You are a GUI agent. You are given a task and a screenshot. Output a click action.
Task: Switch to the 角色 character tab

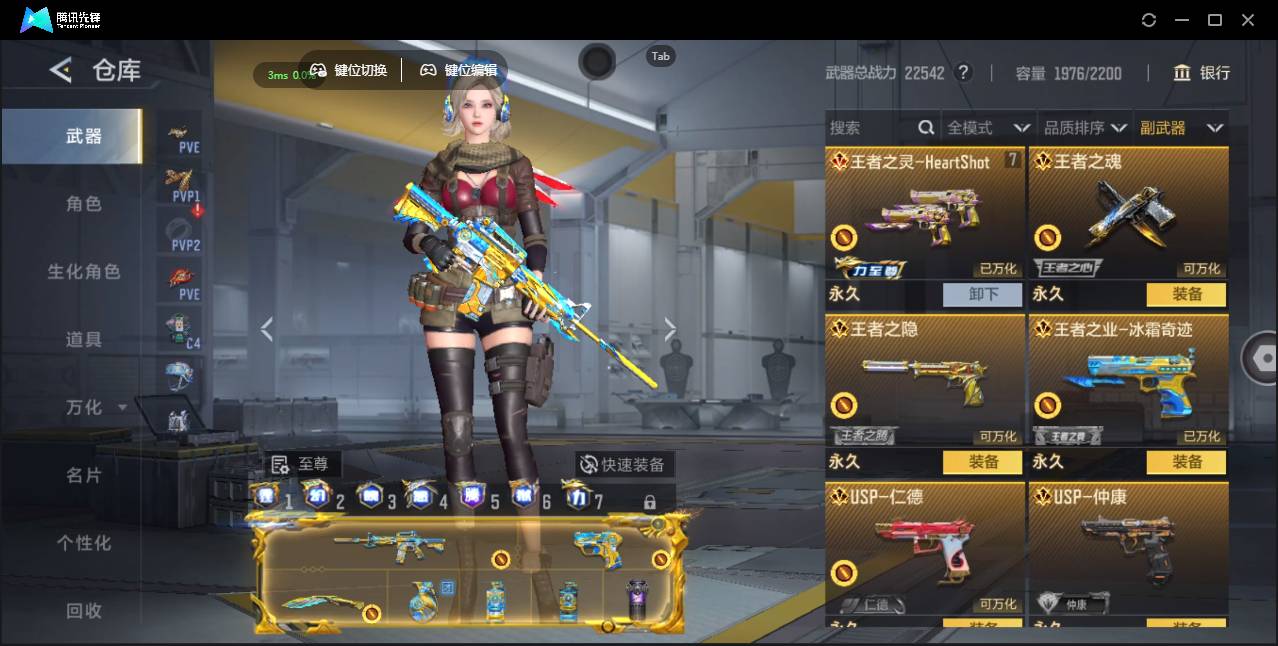click(x=84, y=204)
